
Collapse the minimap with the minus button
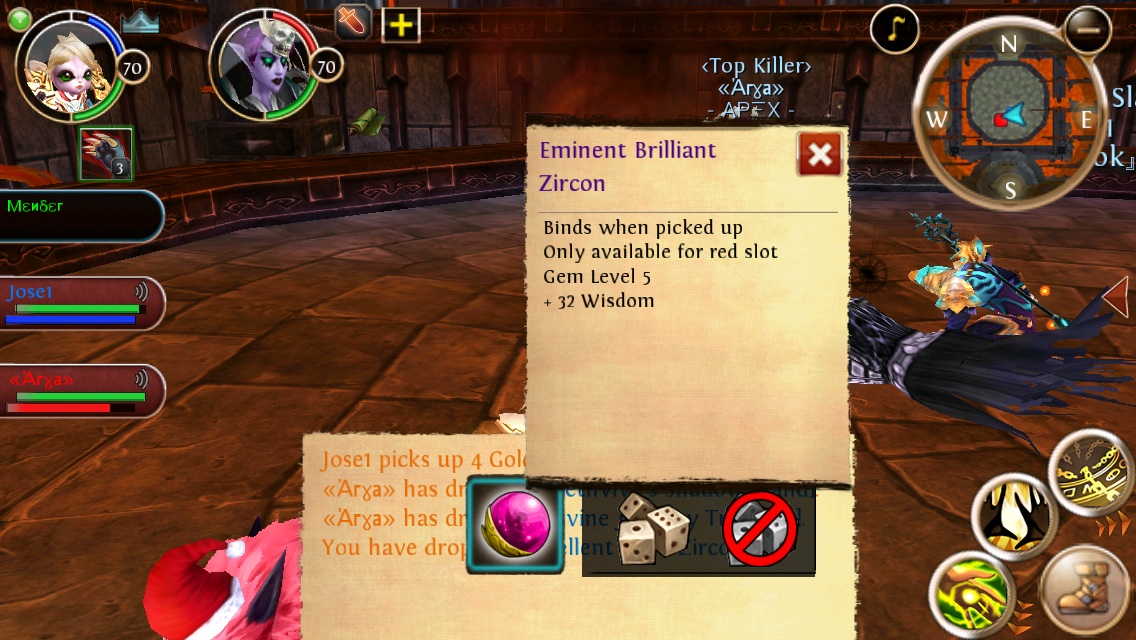1087,29
